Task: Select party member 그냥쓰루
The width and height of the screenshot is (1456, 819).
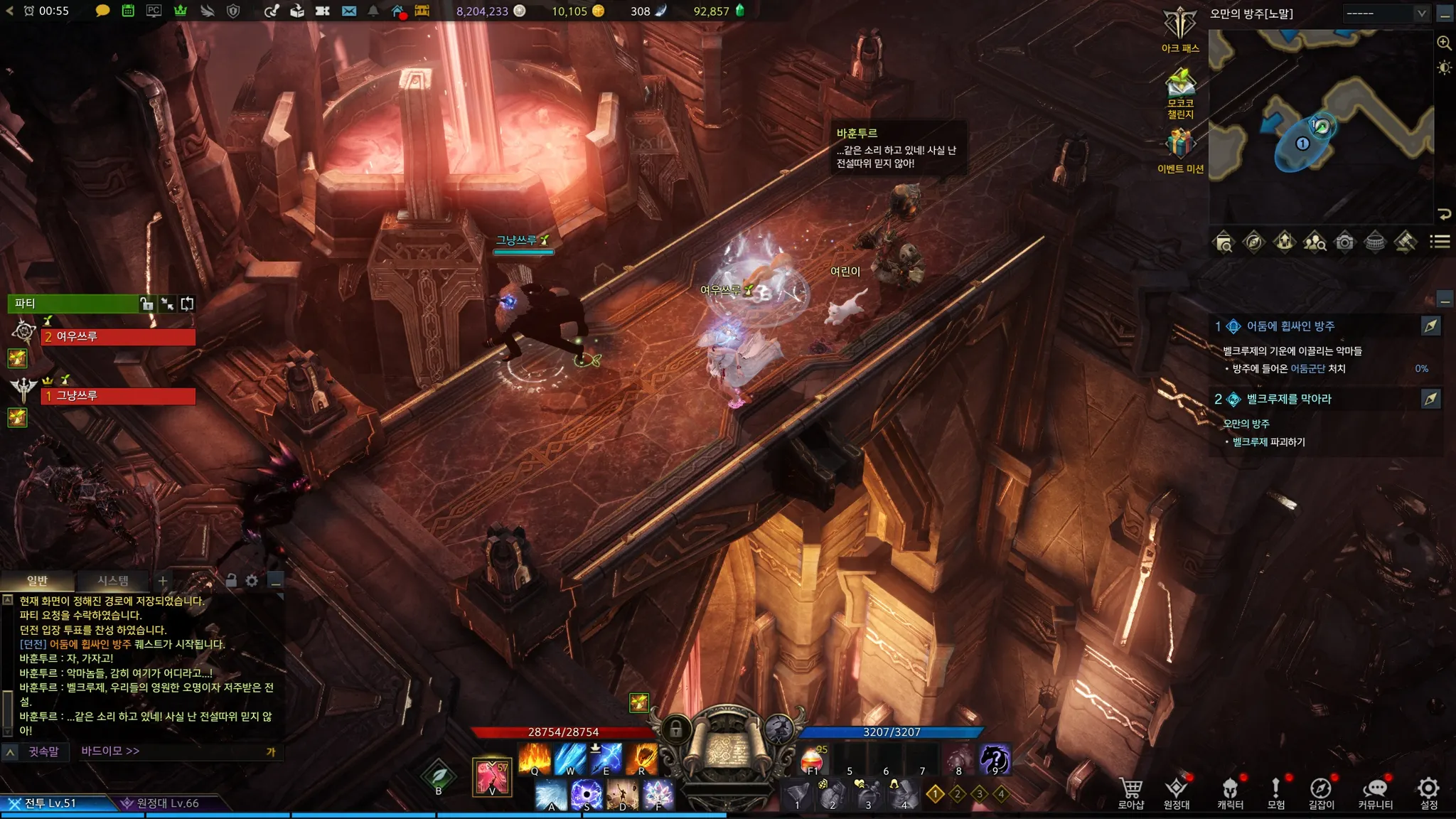Action: coord(118,396)
